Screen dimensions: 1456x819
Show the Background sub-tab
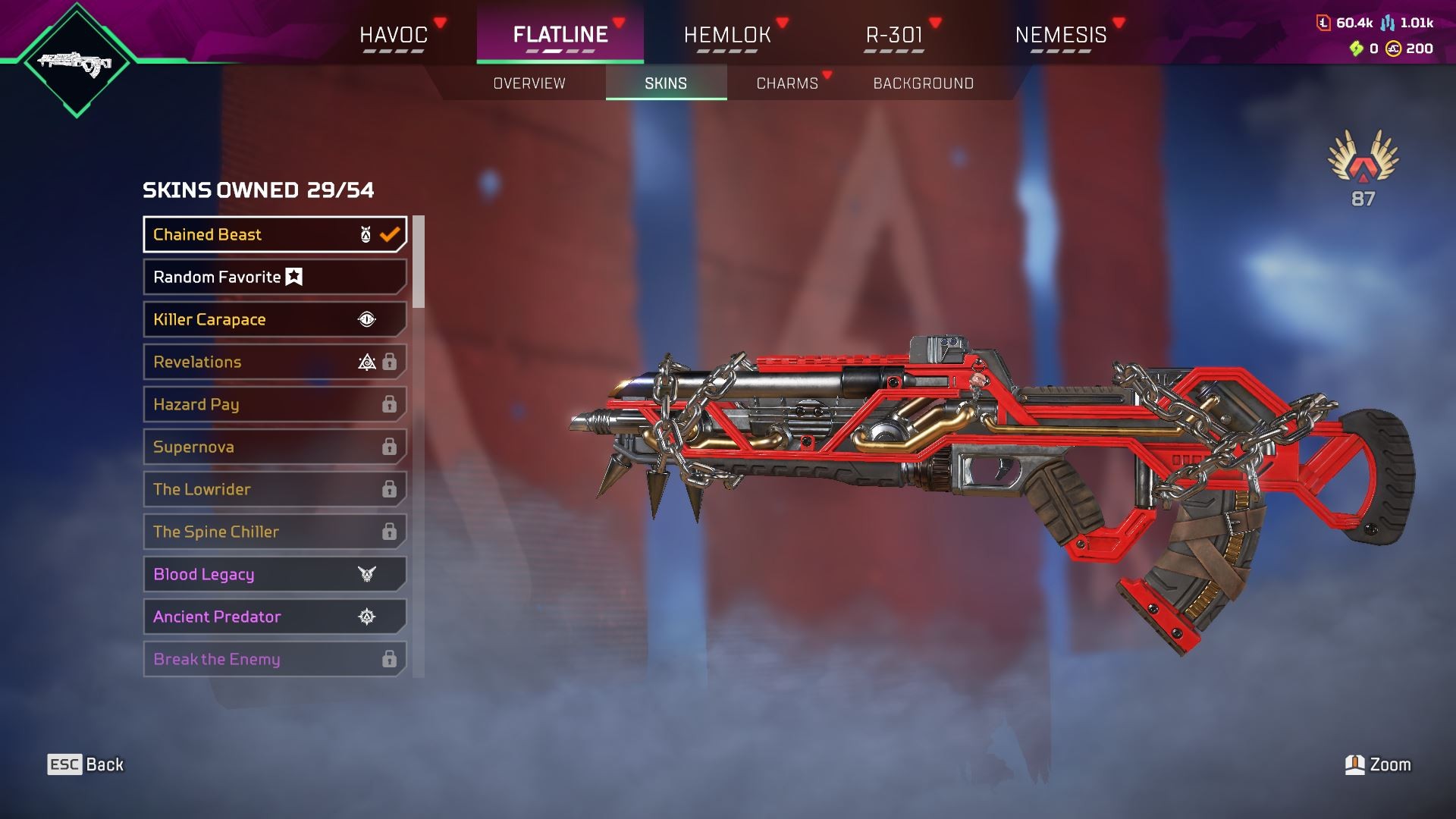pyautogui.click(x=923, y=83)
